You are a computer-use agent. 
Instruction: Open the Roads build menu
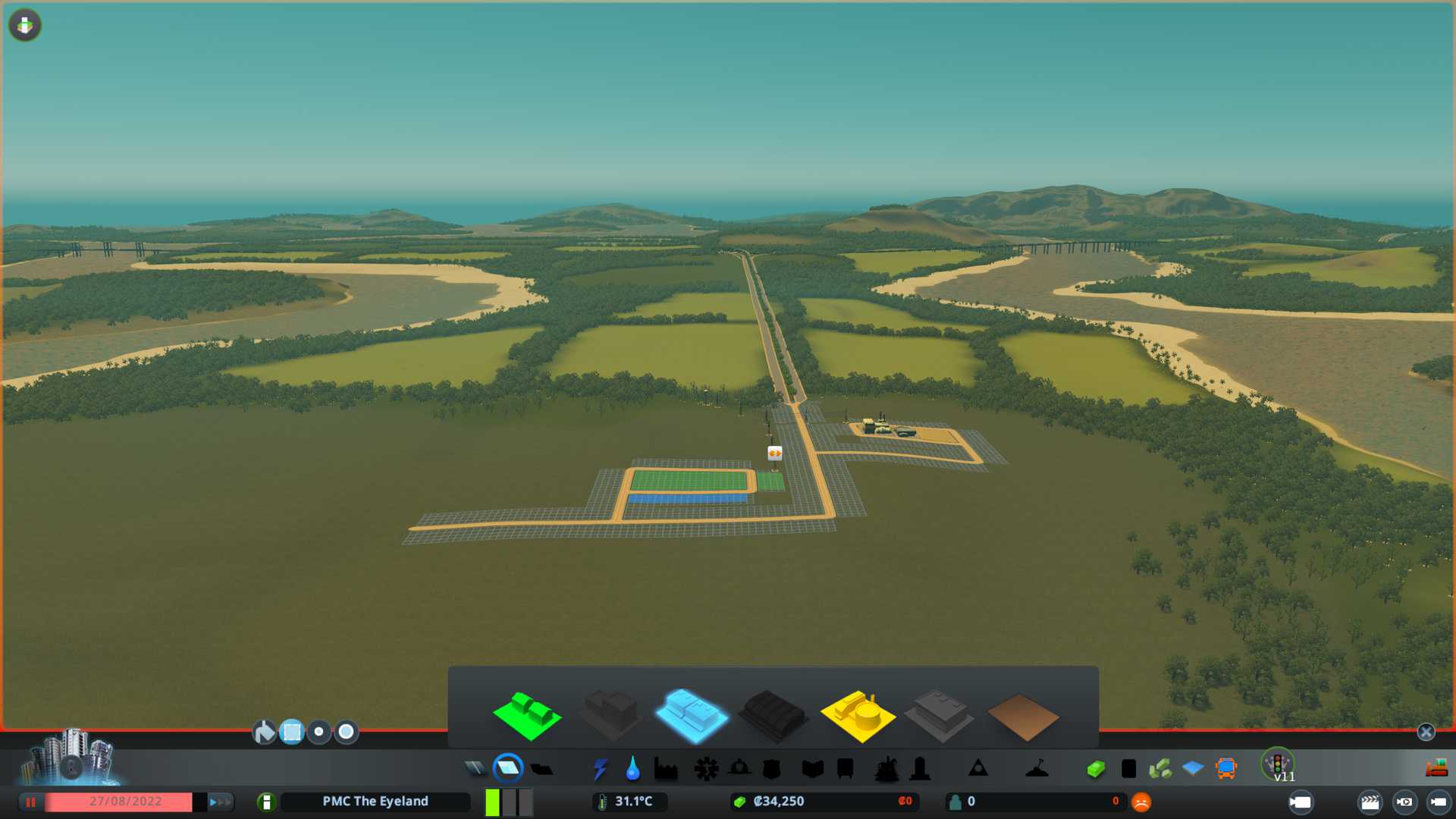pyautogui.click(x=475, y=769)
